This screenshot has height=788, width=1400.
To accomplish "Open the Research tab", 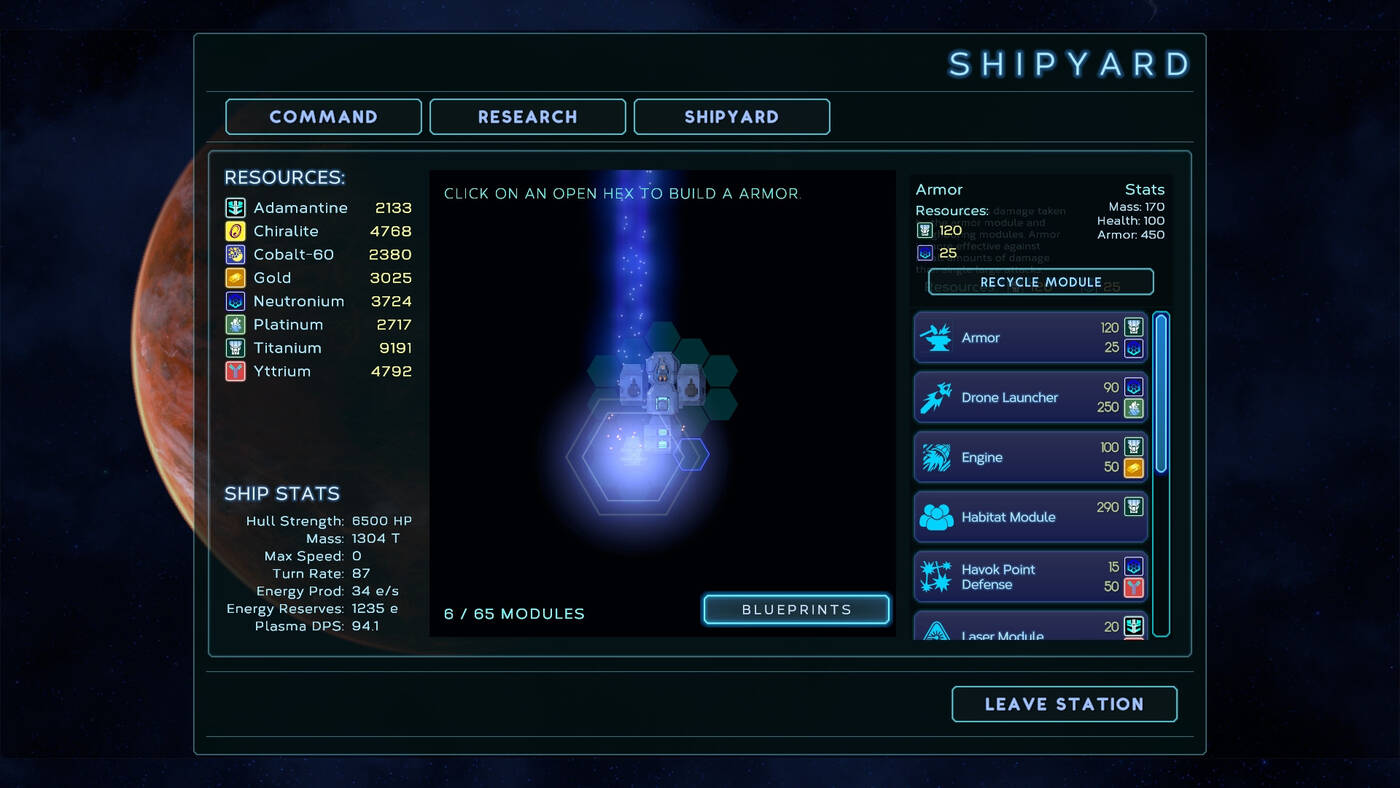I will [x=527, y=117].
